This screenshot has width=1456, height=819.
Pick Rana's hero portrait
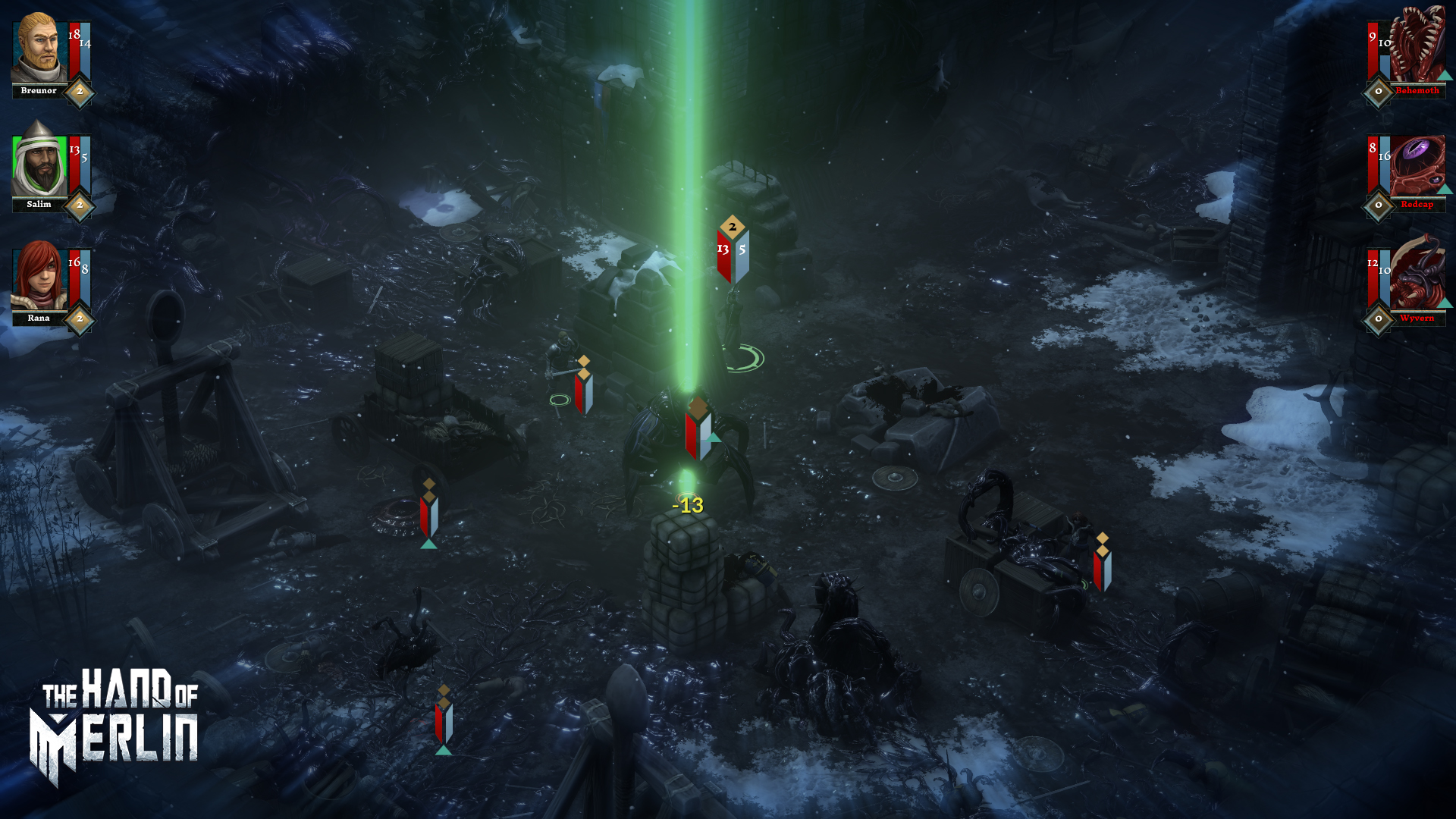coord(39,277)
